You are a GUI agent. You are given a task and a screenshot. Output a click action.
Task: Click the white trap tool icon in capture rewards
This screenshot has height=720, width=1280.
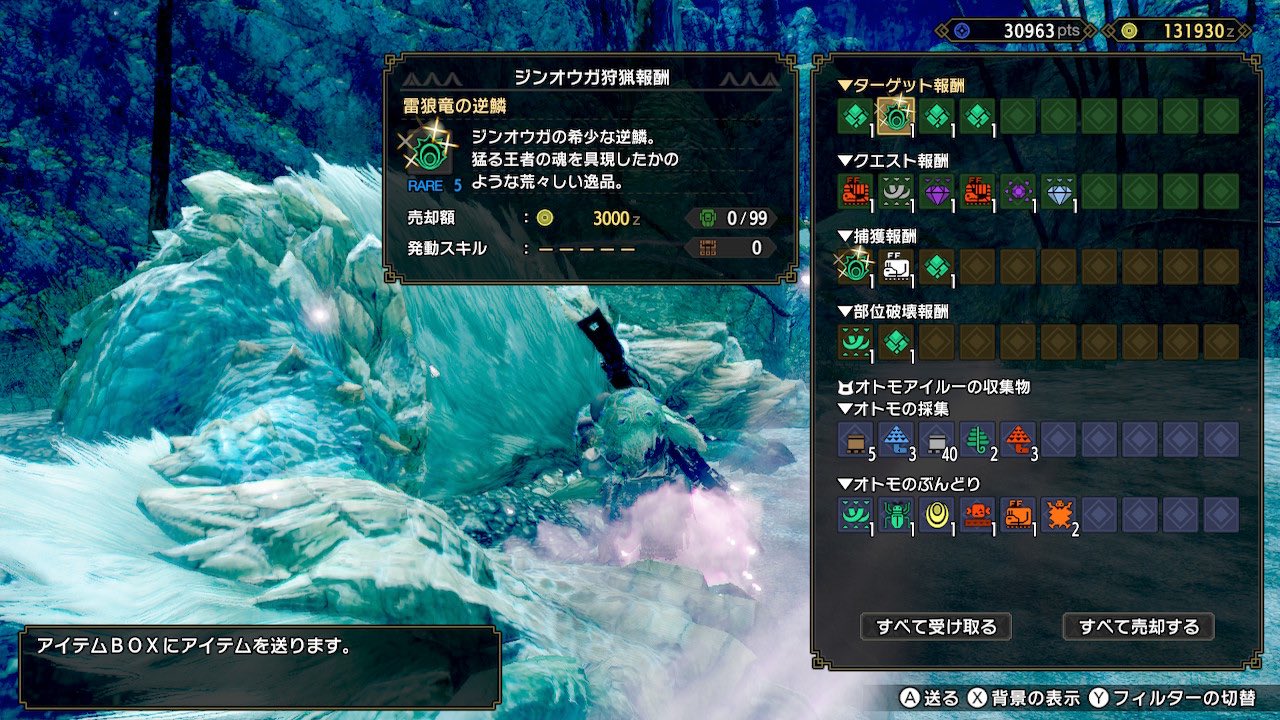(896, 264)
